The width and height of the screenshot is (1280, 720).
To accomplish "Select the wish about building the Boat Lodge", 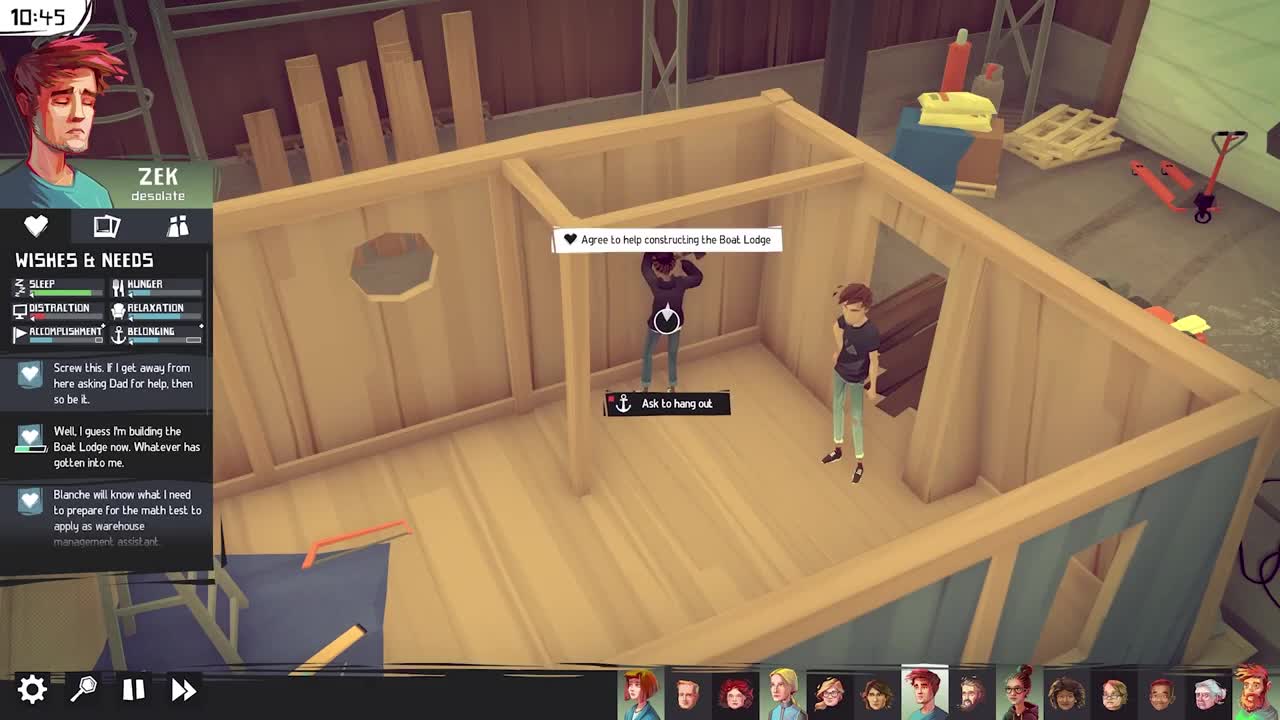I will click(108, 447).
